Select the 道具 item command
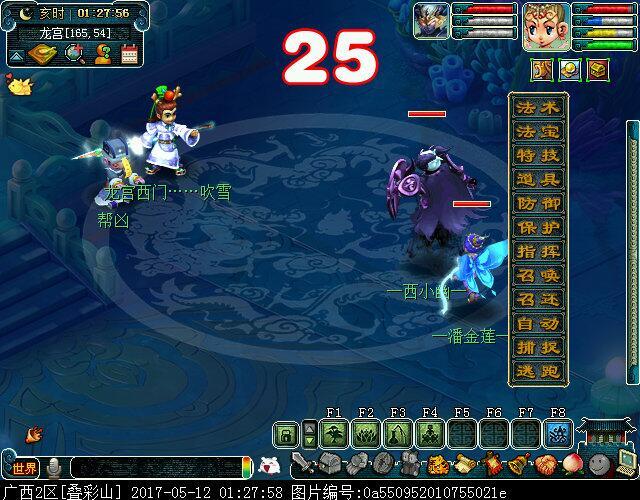Screen dimensions: 640x500 click(x=539, y=180)
